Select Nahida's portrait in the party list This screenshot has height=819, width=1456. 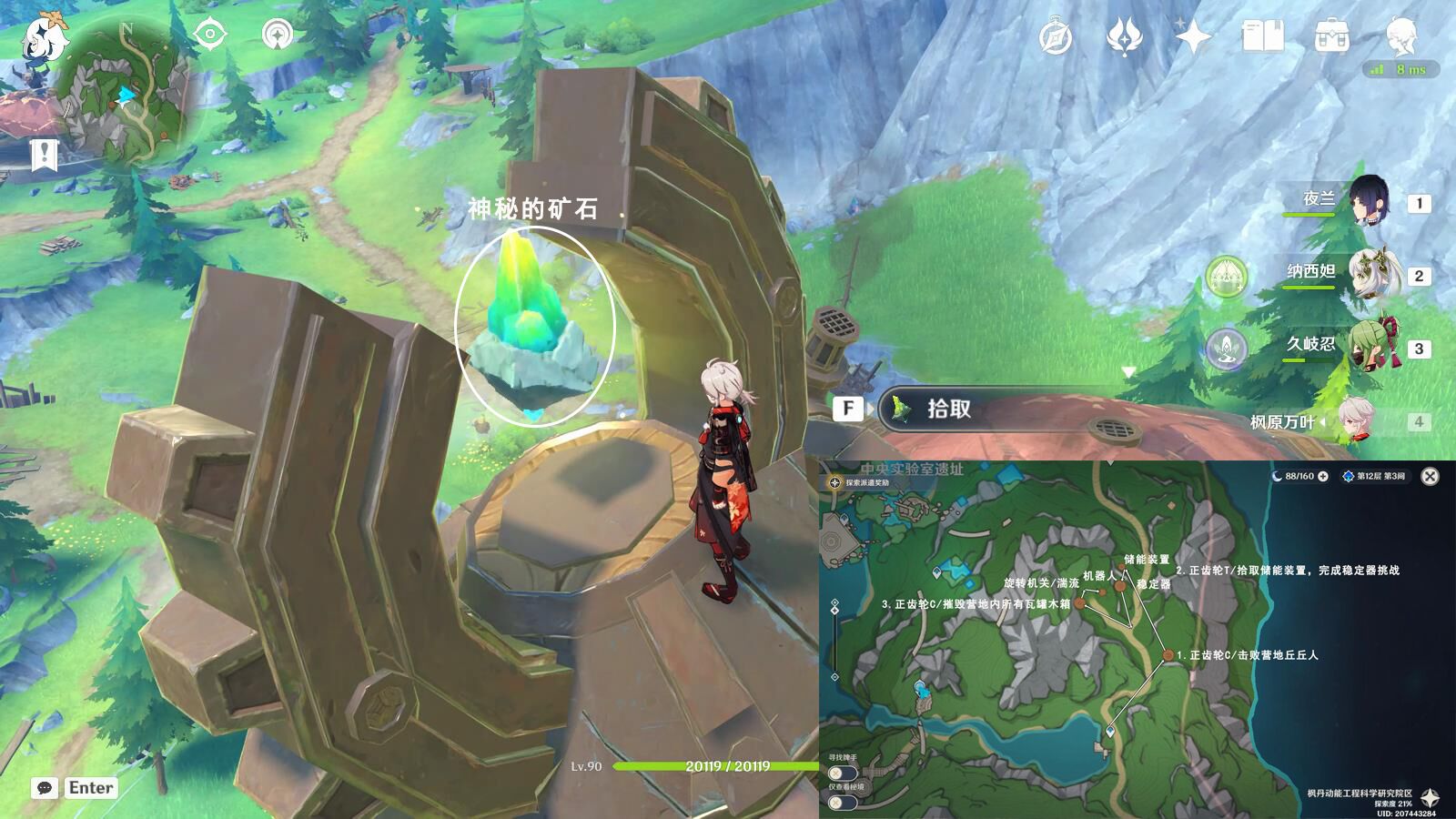click(1377, 276)
